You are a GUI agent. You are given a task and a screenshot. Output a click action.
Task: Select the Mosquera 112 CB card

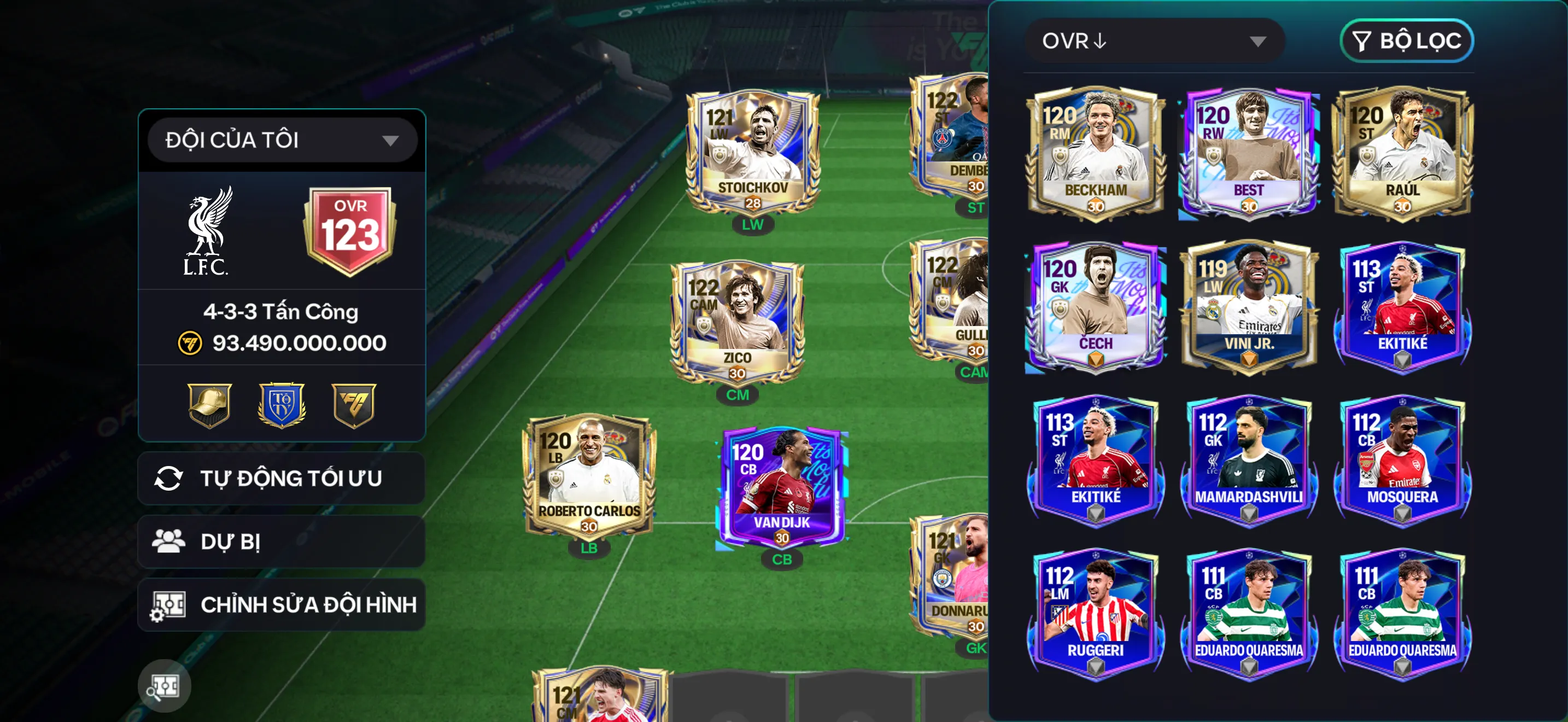1402,460
